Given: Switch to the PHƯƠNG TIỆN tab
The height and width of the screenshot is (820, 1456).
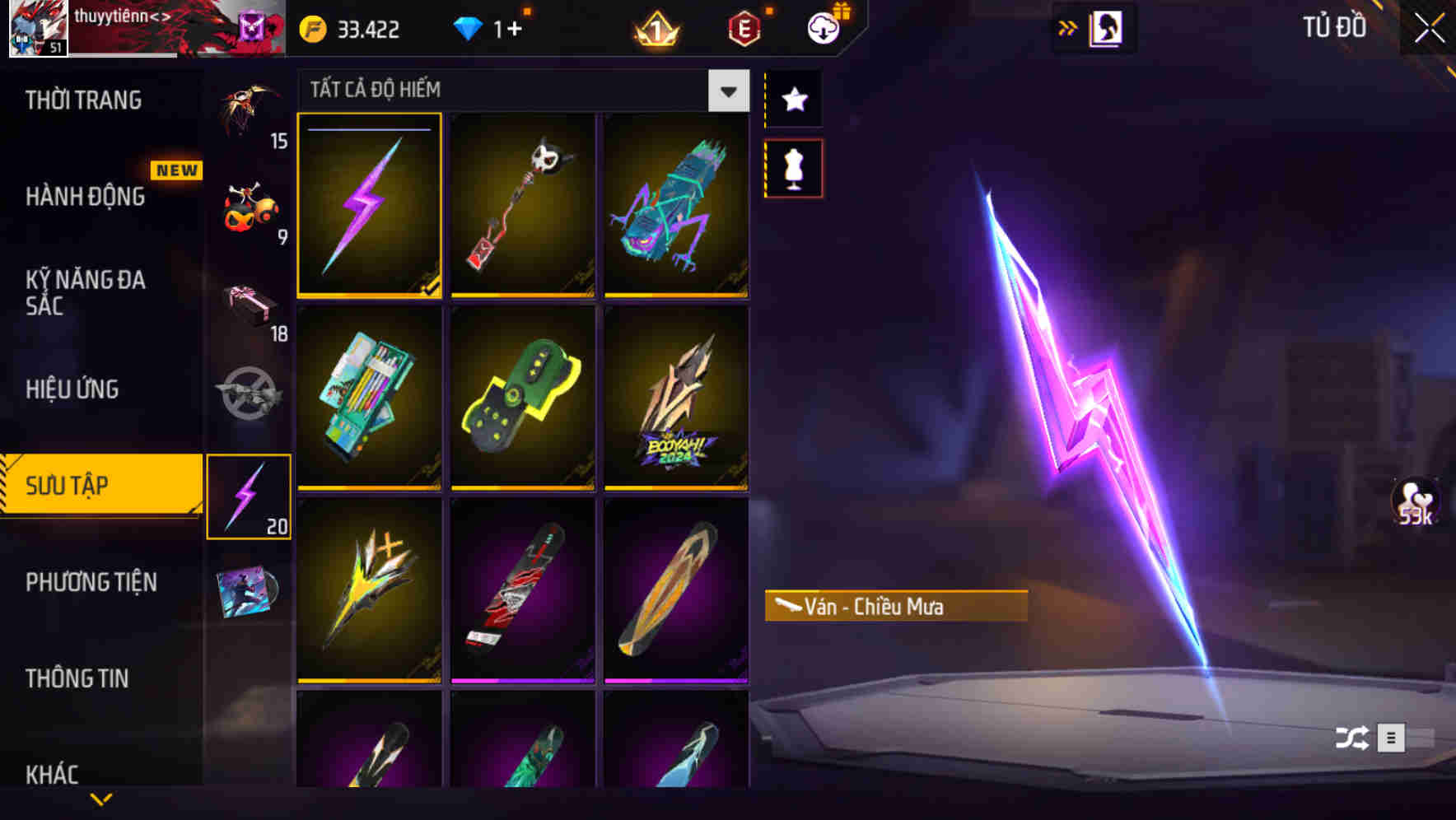Looking at the screenshot, I should coord(91,582).
